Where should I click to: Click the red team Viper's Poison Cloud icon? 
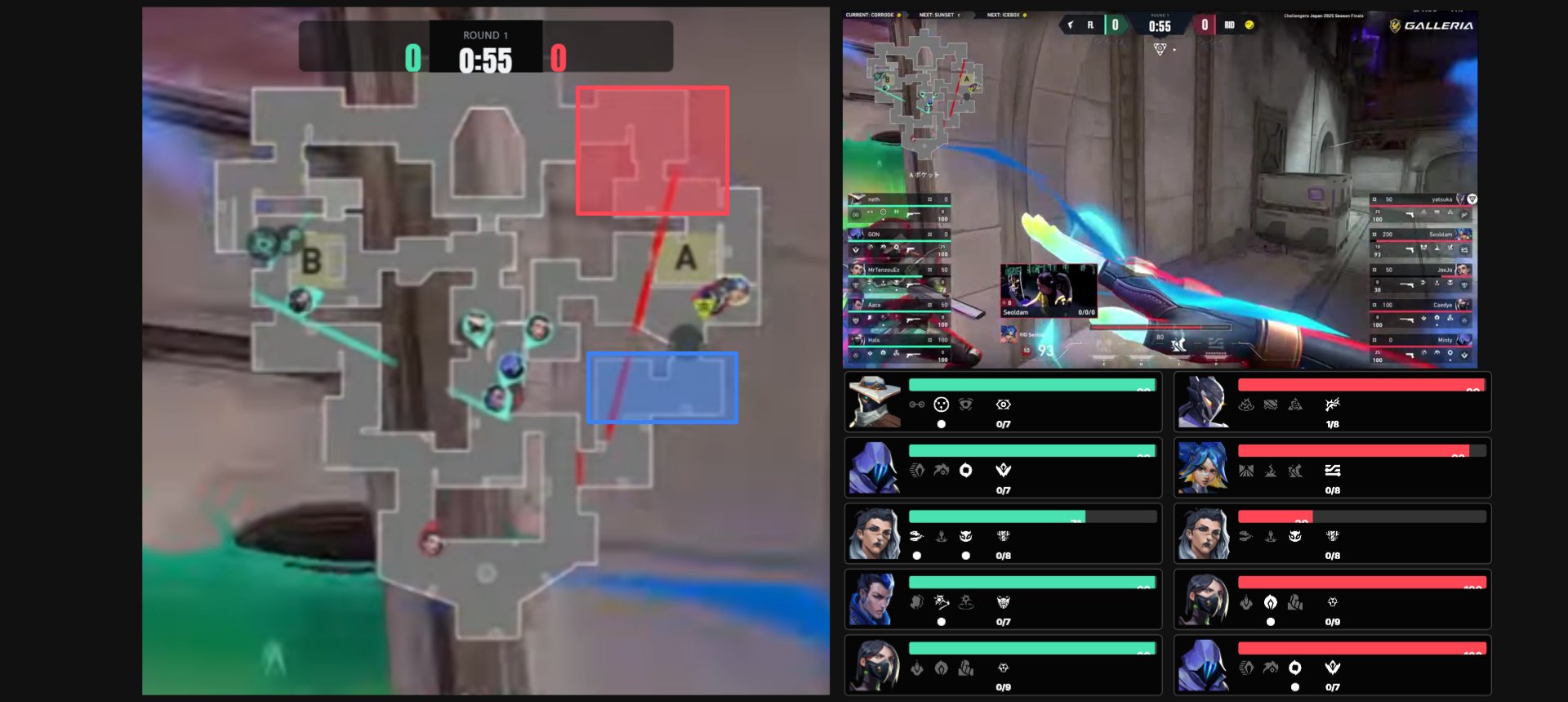coord(1270,602)
